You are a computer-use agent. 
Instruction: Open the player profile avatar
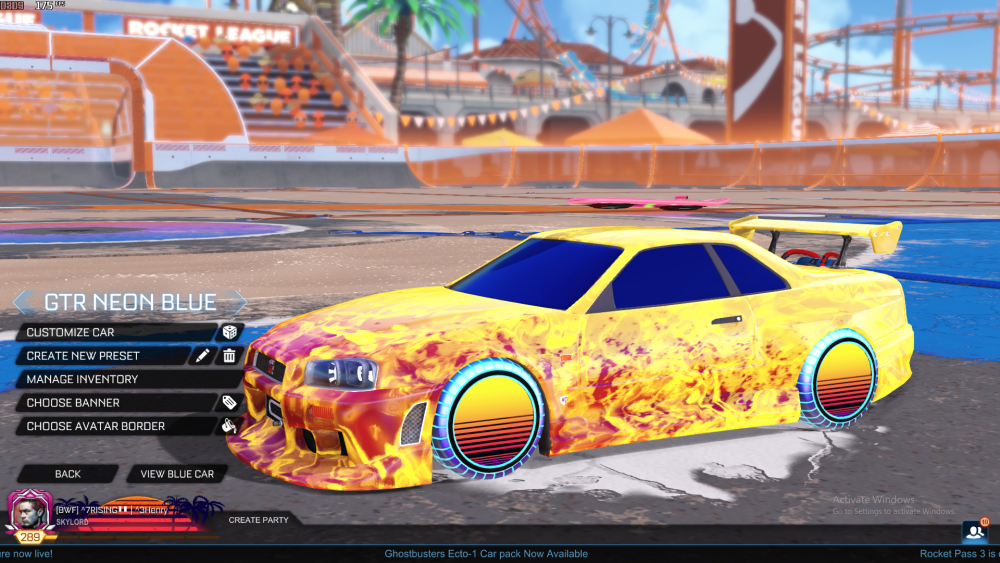point(30,512)
